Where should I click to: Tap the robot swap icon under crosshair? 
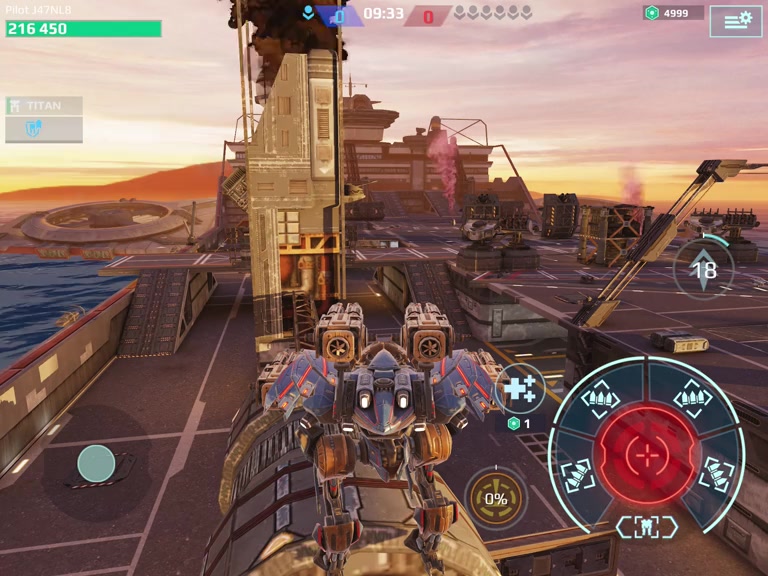[647, 527]
